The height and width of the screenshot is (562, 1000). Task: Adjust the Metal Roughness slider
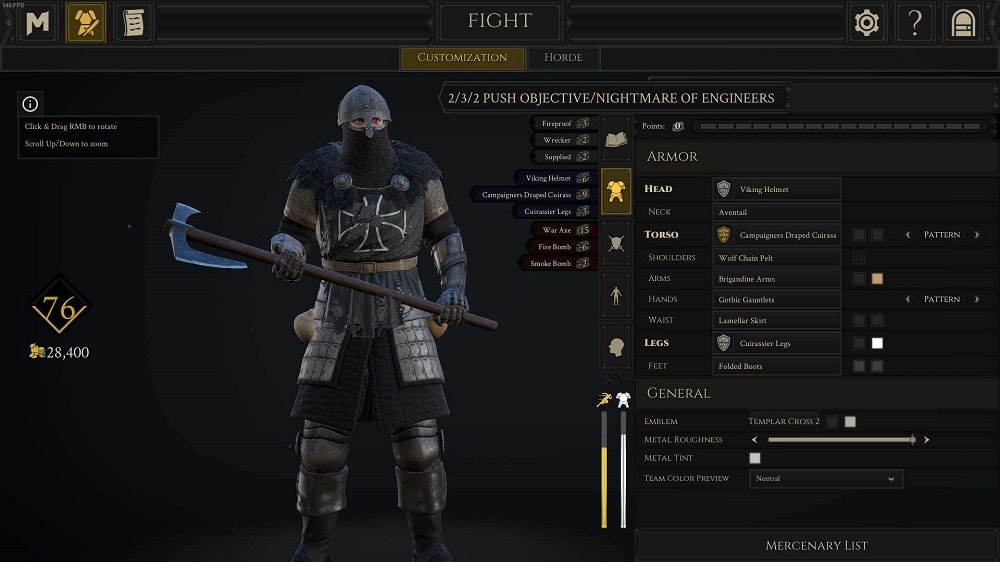coord(840,439)
